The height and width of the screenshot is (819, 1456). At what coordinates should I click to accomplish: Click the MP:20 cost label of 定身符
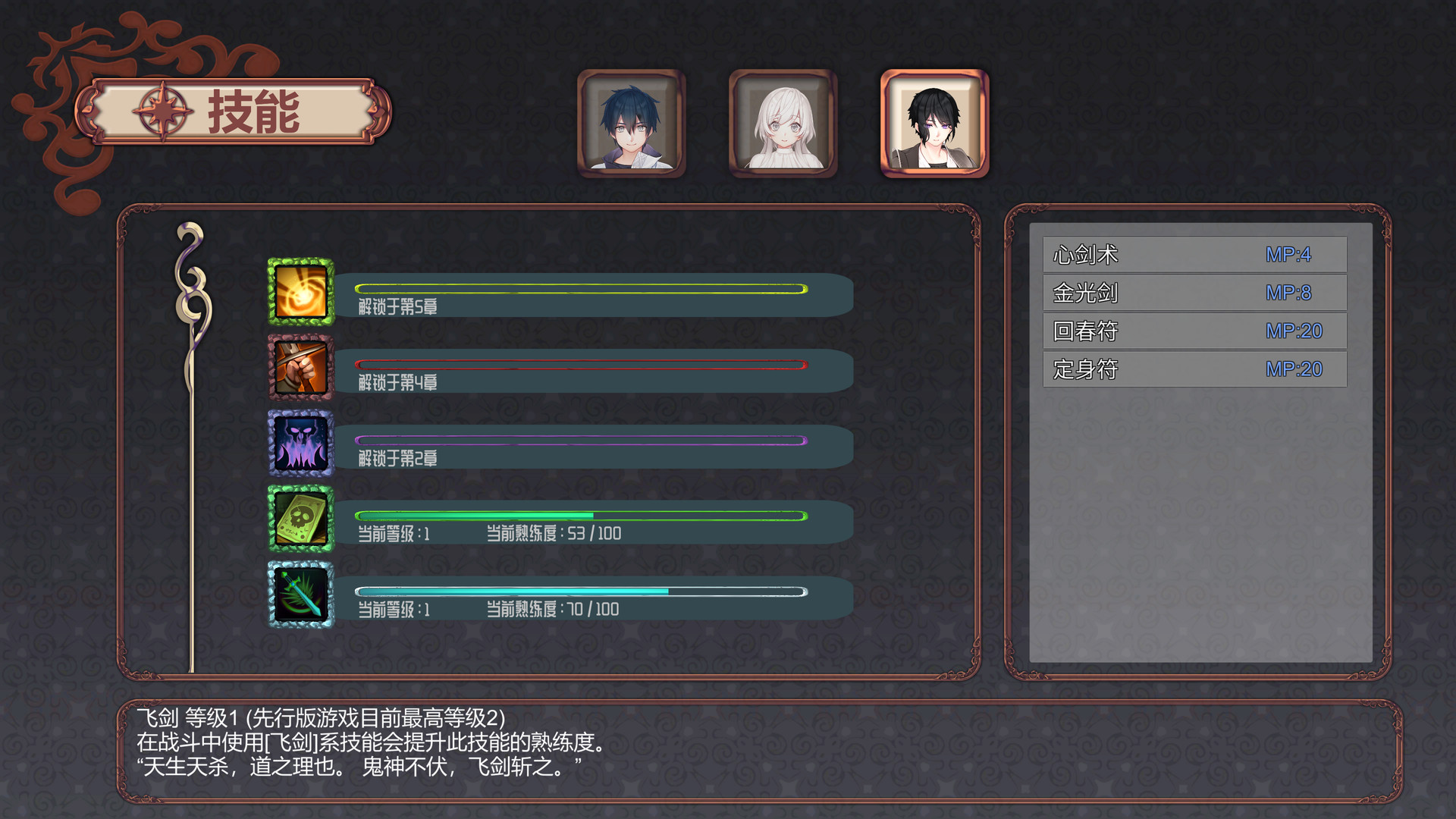point(1292,369)
